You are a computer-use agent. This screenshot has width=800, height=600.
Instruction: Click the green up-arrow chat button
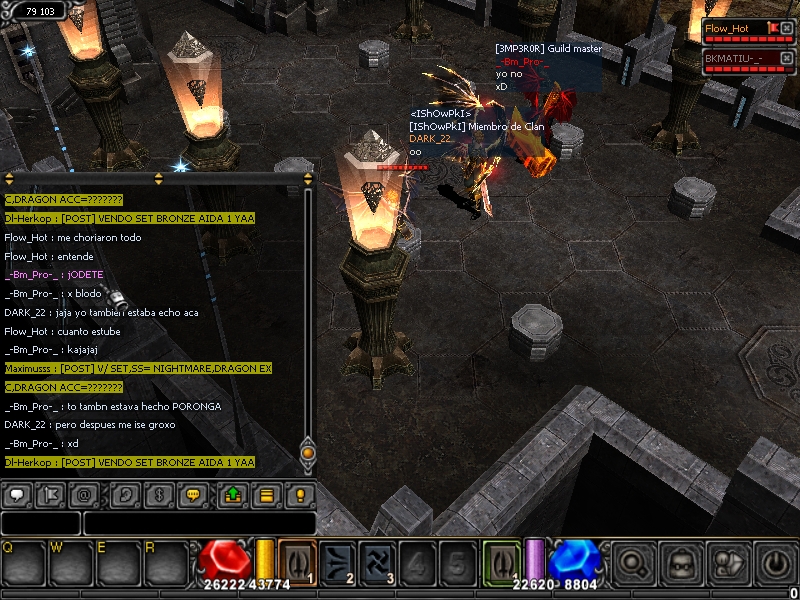(233, 494)
